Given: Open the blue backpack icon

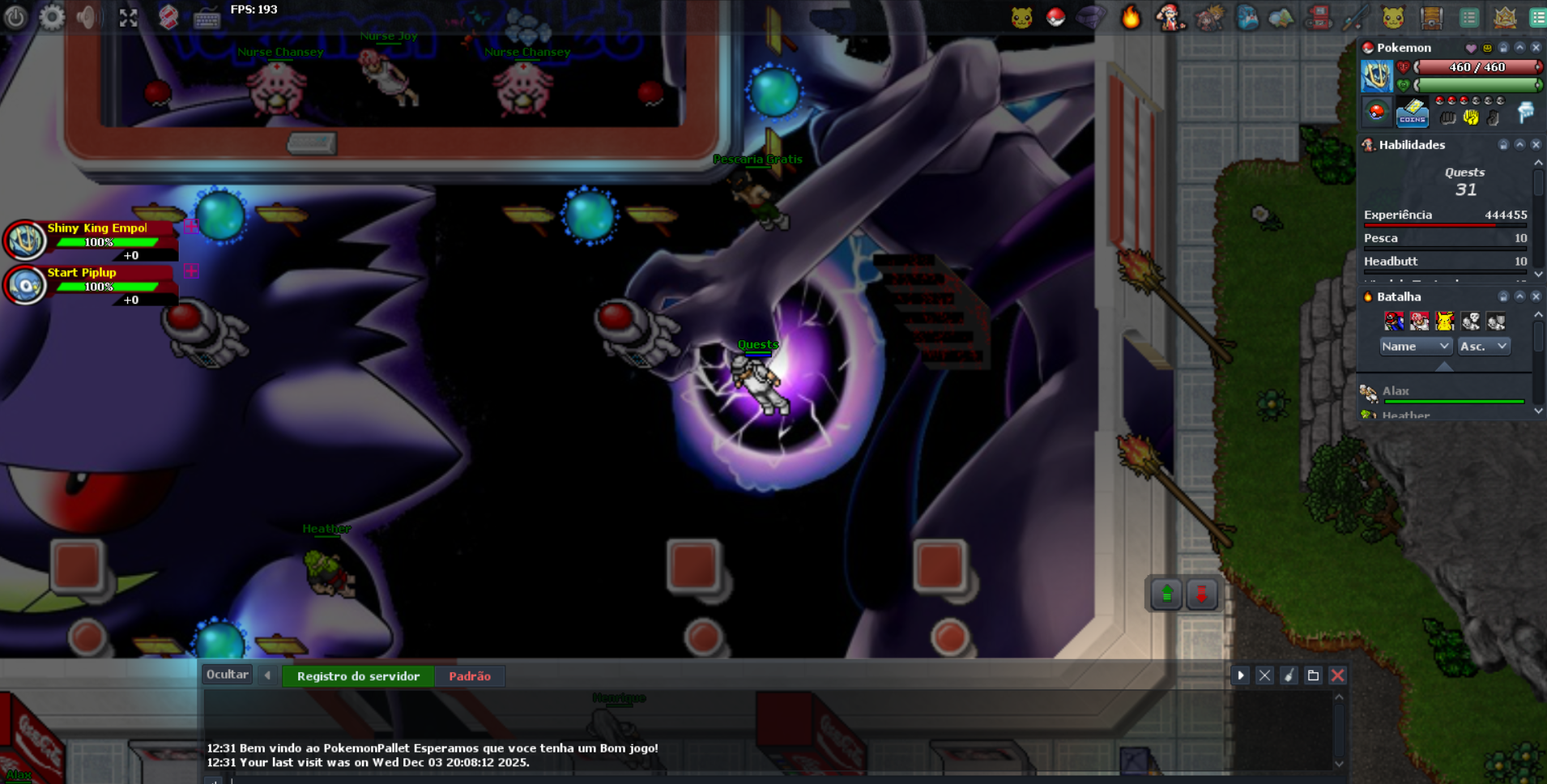Looking at the screenshot, I should point(1247,18).
